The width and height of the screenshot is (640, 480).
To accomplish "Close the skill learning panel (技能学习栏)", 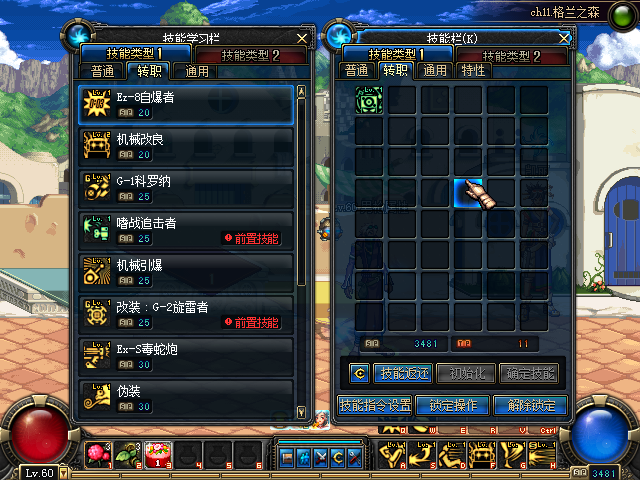I will 302,37.
